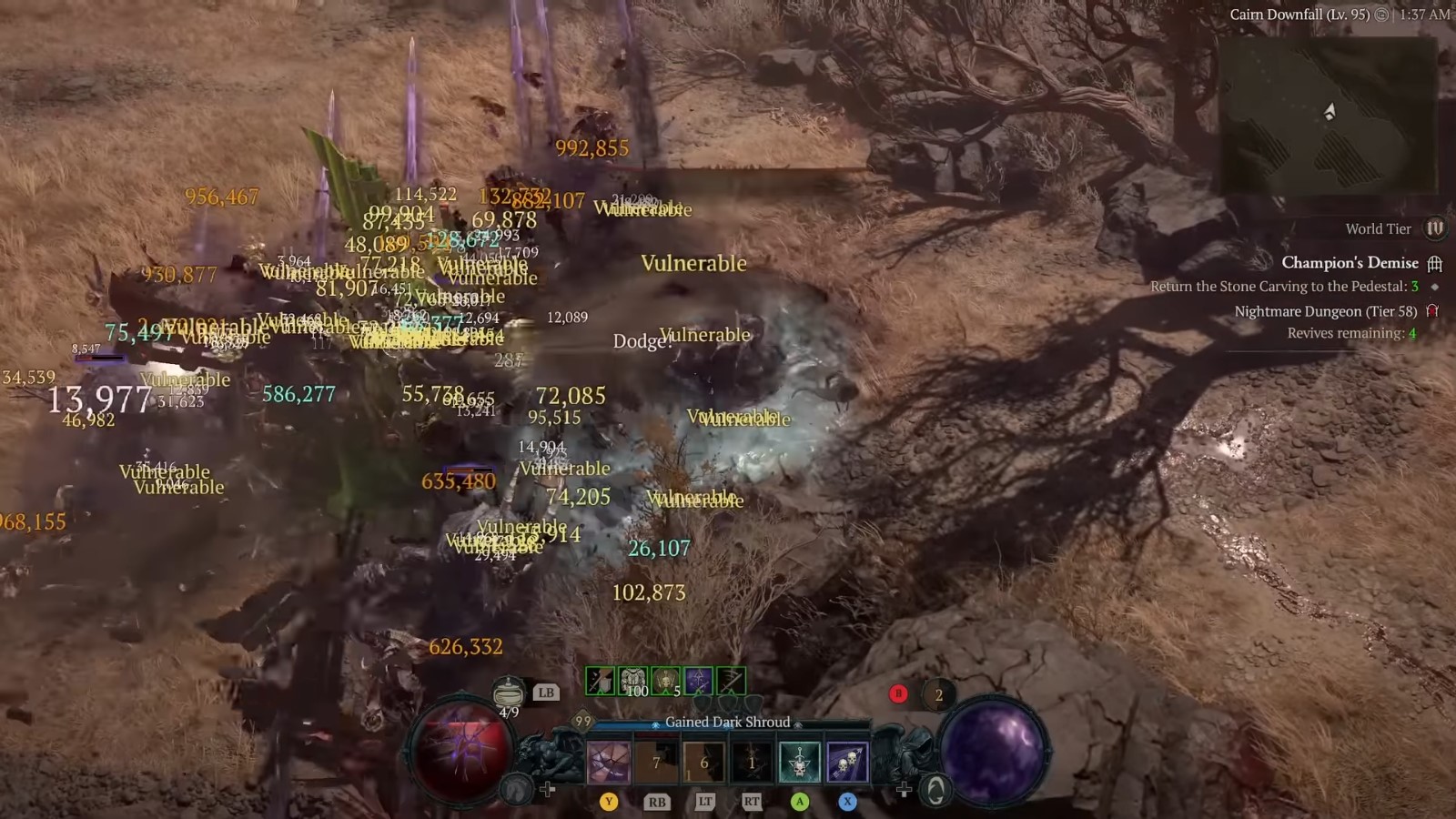This screenshot has width=1456, height=819.
Task: Open the Champion's Demise dungeon gate icon
Action: pos(1436,263)
